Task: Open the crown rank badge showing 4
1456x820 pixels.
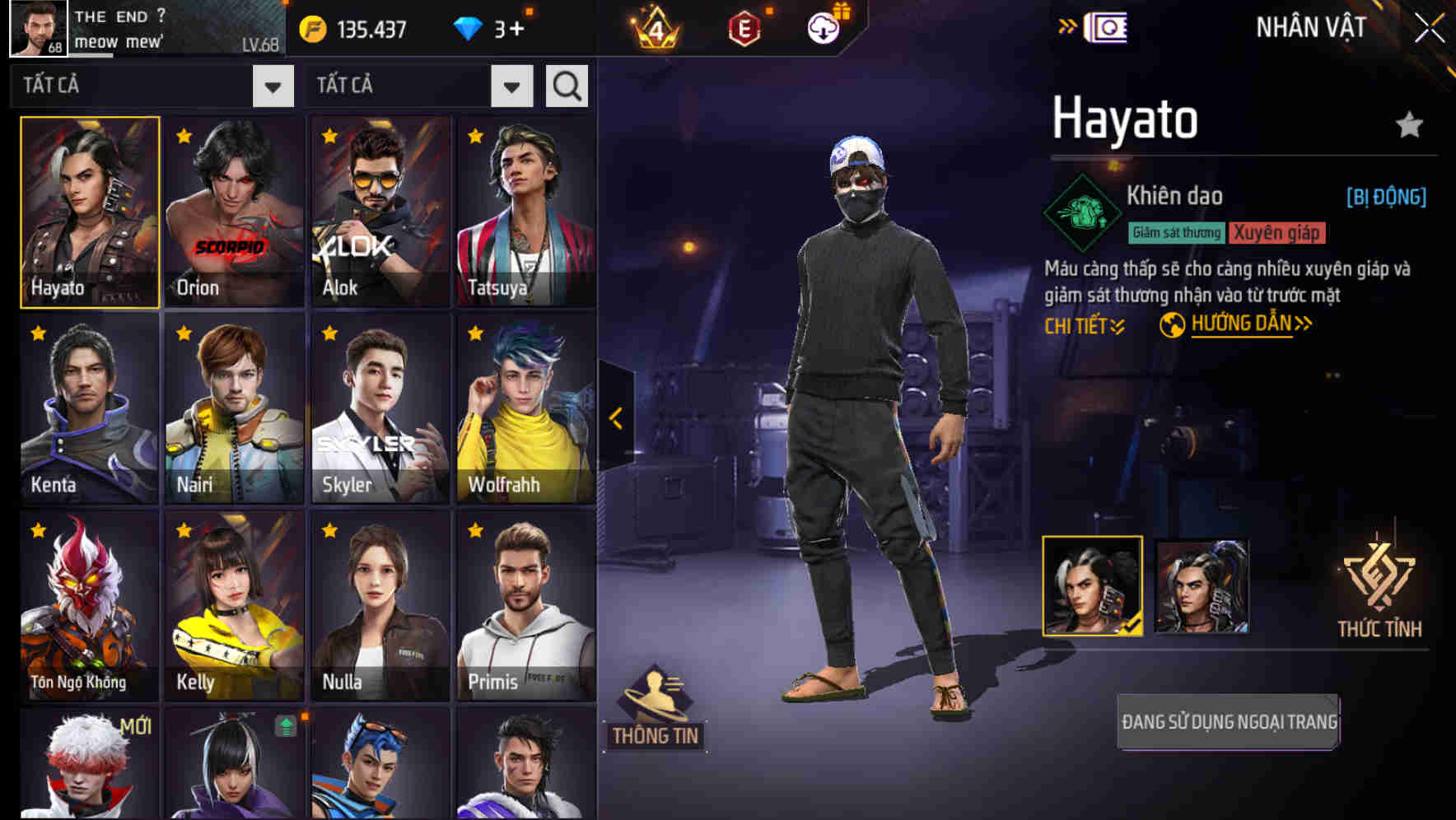Action: [656, 29]
